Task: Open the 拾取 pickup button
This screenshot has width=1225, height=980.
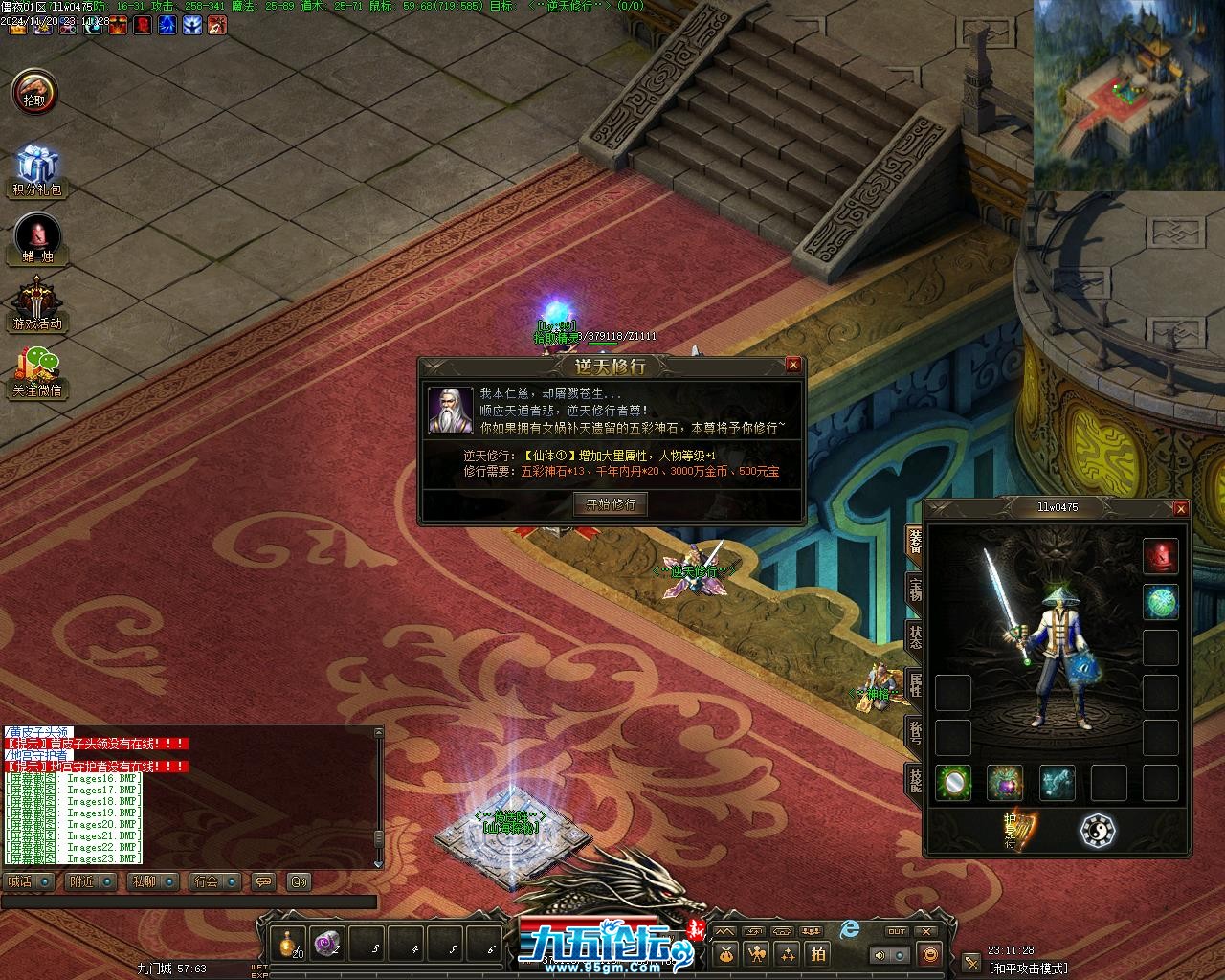Action: coord(34,93)
